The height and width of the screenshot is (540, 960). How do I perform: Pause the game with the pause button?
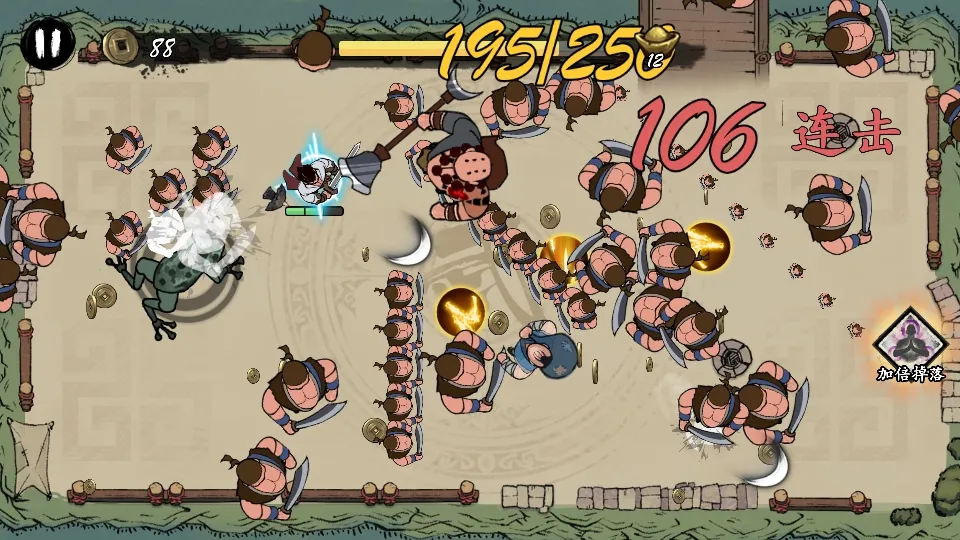click(47, 44)
